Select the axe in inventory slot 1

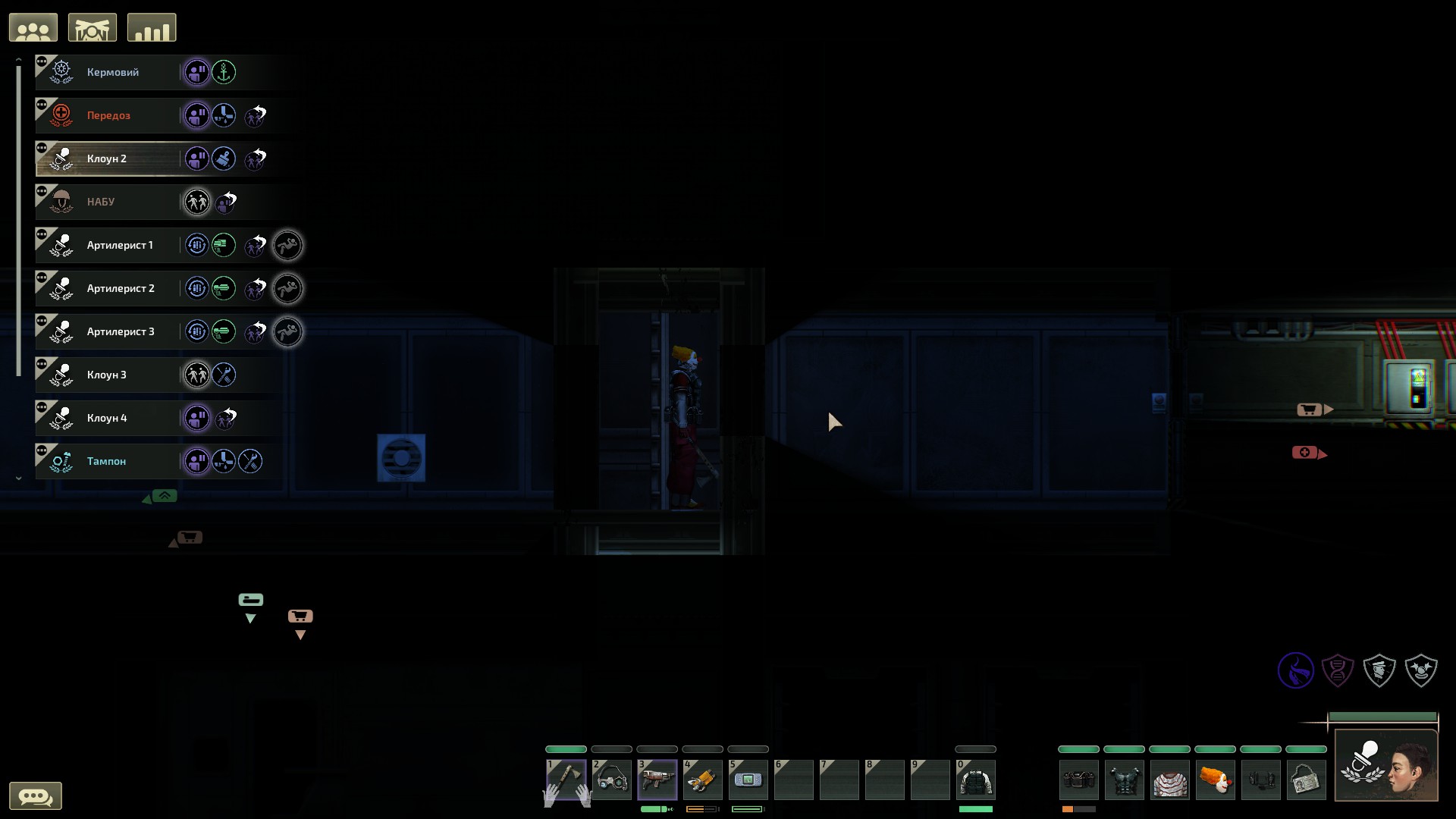pyautogui.click(x=566, y=780)
